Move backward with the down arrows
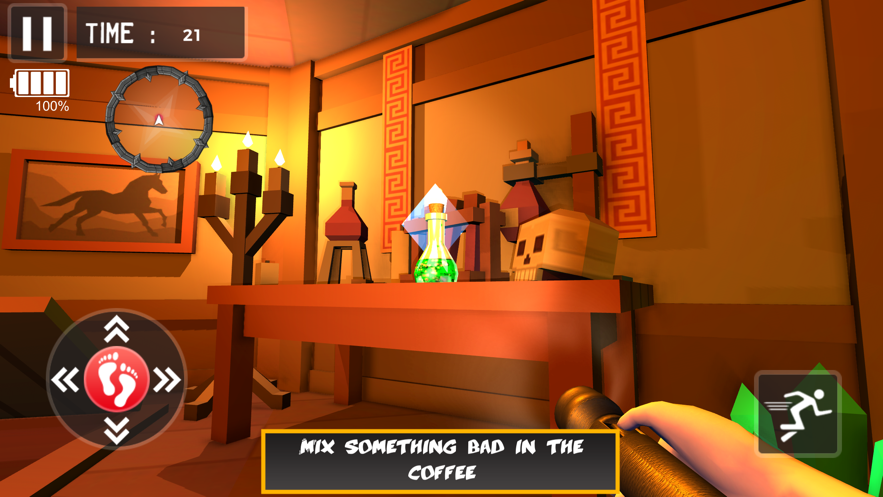The image size is (883, 497). (116, 430)
